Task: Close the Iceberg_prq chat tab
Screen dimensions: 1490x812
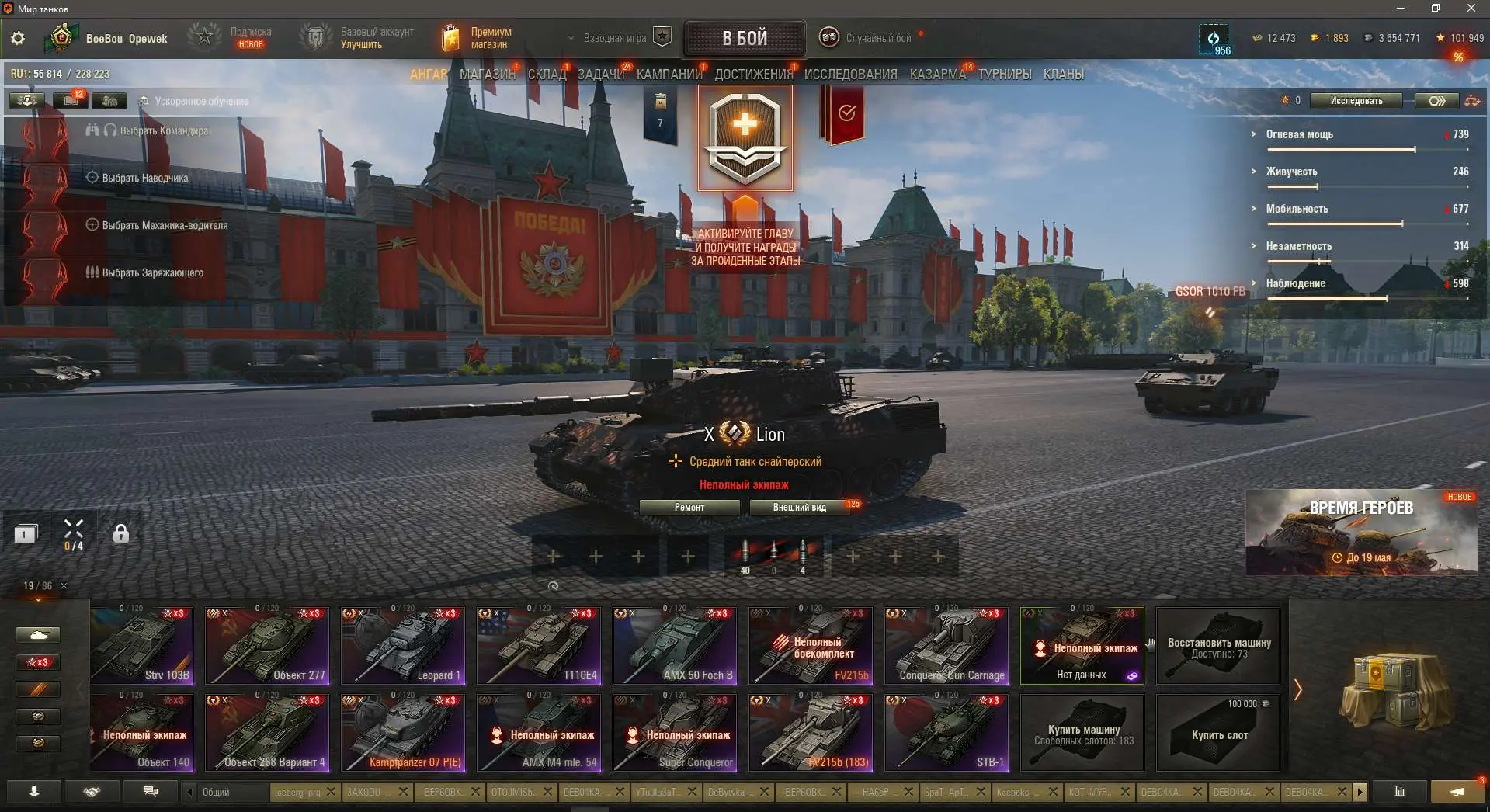Action: pyautogui.click(x=332, y=792)
